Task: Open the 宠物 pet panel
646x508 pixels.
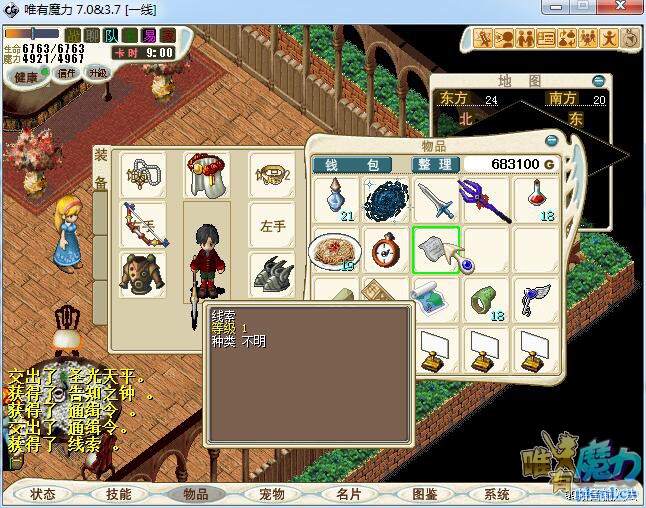Action: (x=272, y=494)
